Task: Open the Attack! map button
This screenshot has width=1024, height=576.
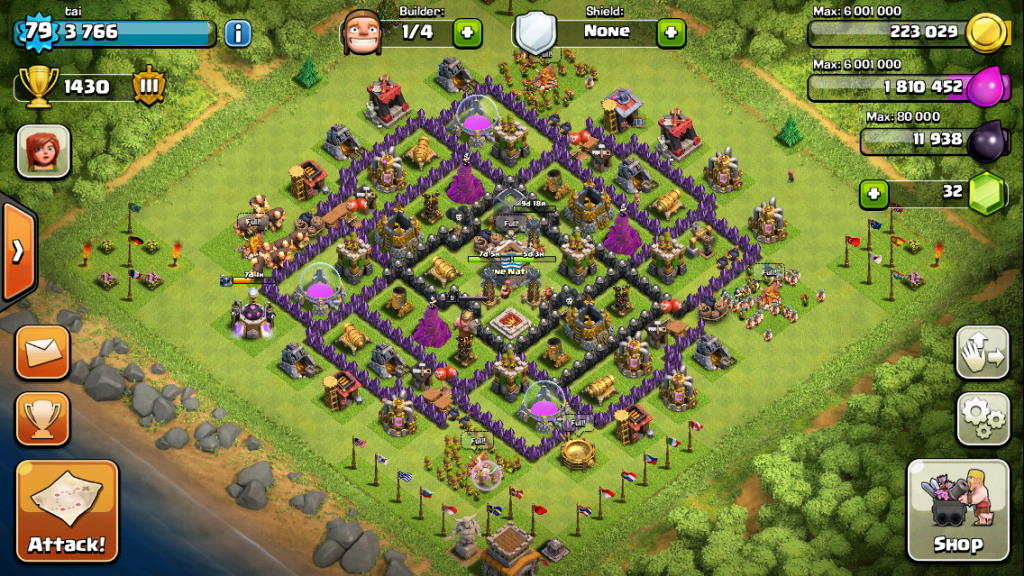Action: point(67,510)
